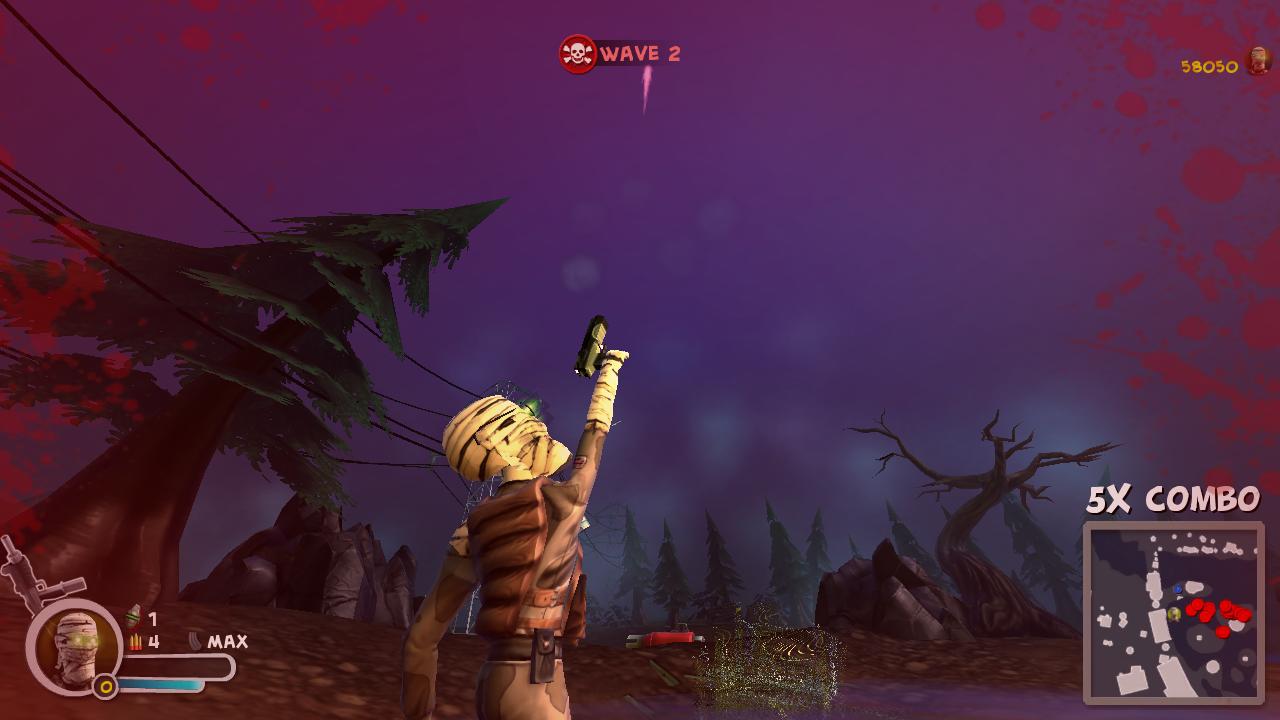Click the MAX label in the ammo HUD

[x=228, y=640]
